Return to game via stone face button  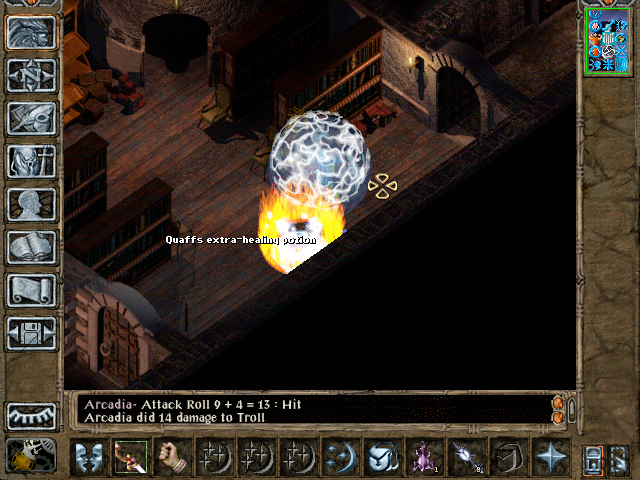coord(31,32)
